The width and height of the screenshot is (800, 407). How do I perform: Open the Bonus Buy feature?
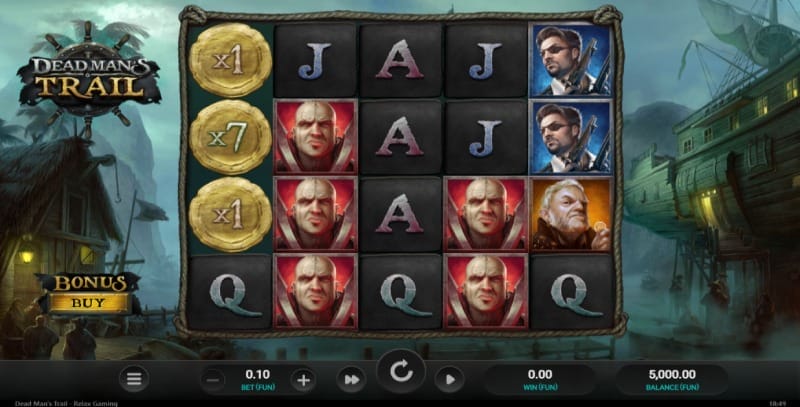click(x=89, y=292)
